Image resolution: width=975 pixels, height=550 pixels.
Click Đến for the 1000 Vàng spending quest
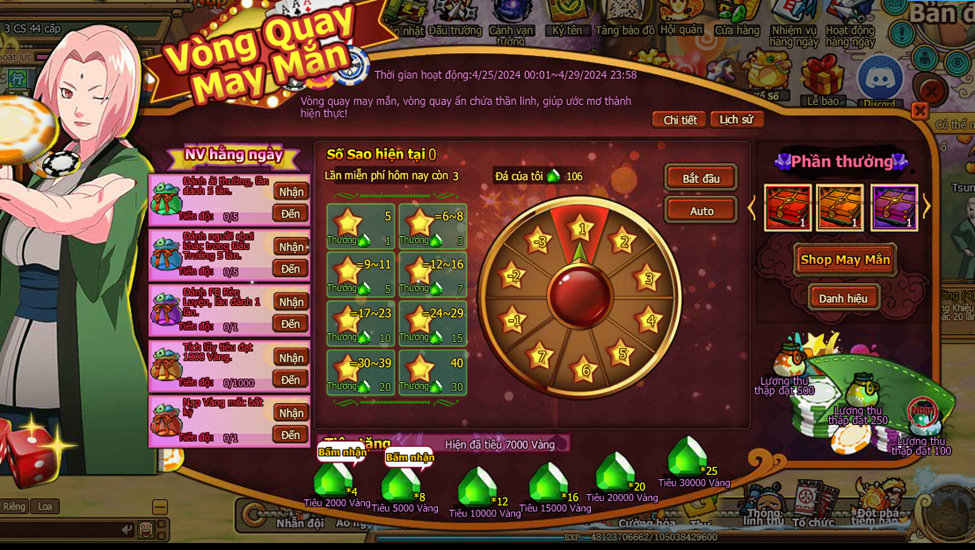291,380
